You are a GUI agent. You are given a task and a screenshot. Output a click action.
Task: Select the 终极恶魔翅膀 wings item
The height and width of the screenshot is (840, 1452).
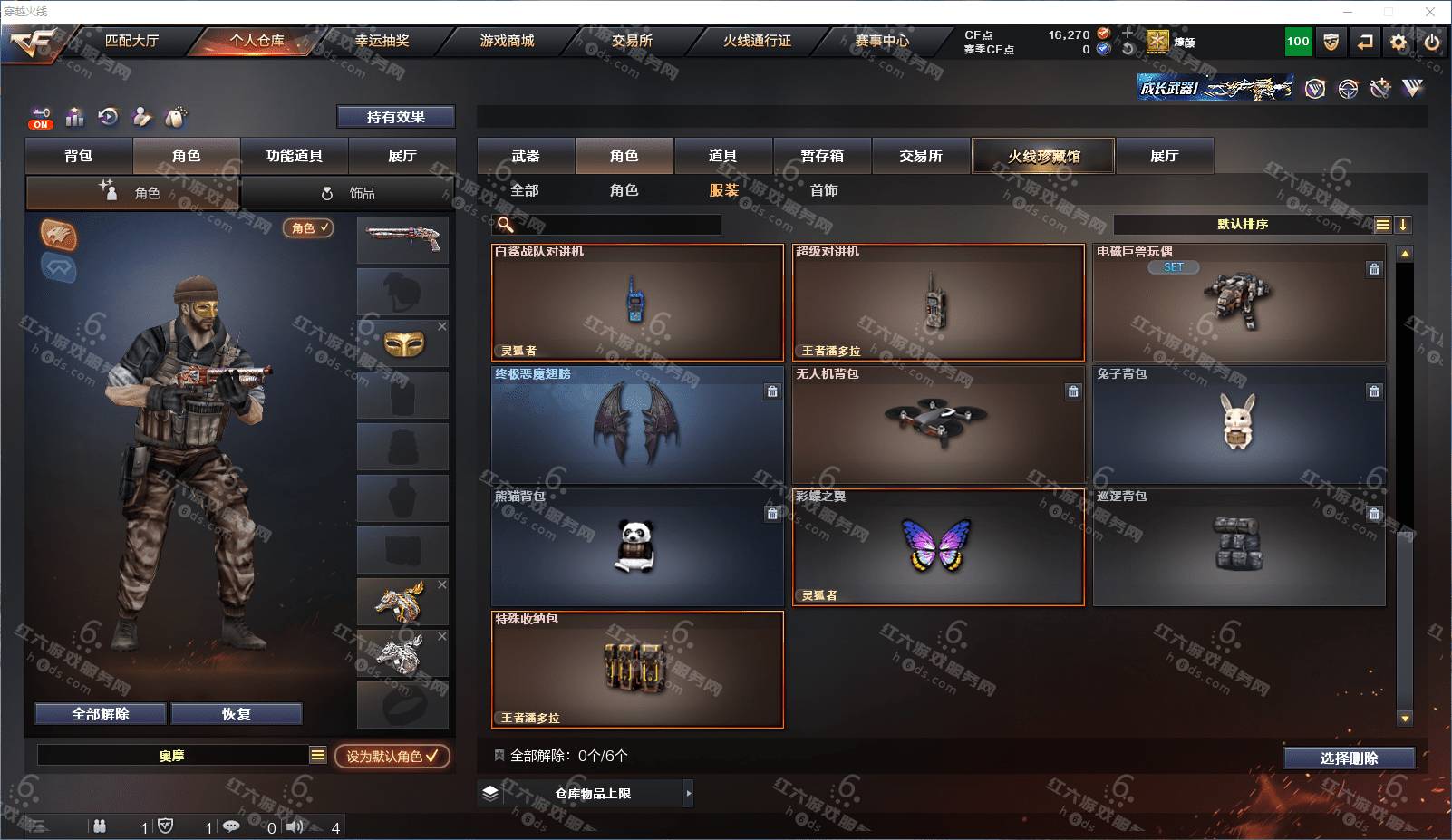pyautogui.click(x=637, y=424)
